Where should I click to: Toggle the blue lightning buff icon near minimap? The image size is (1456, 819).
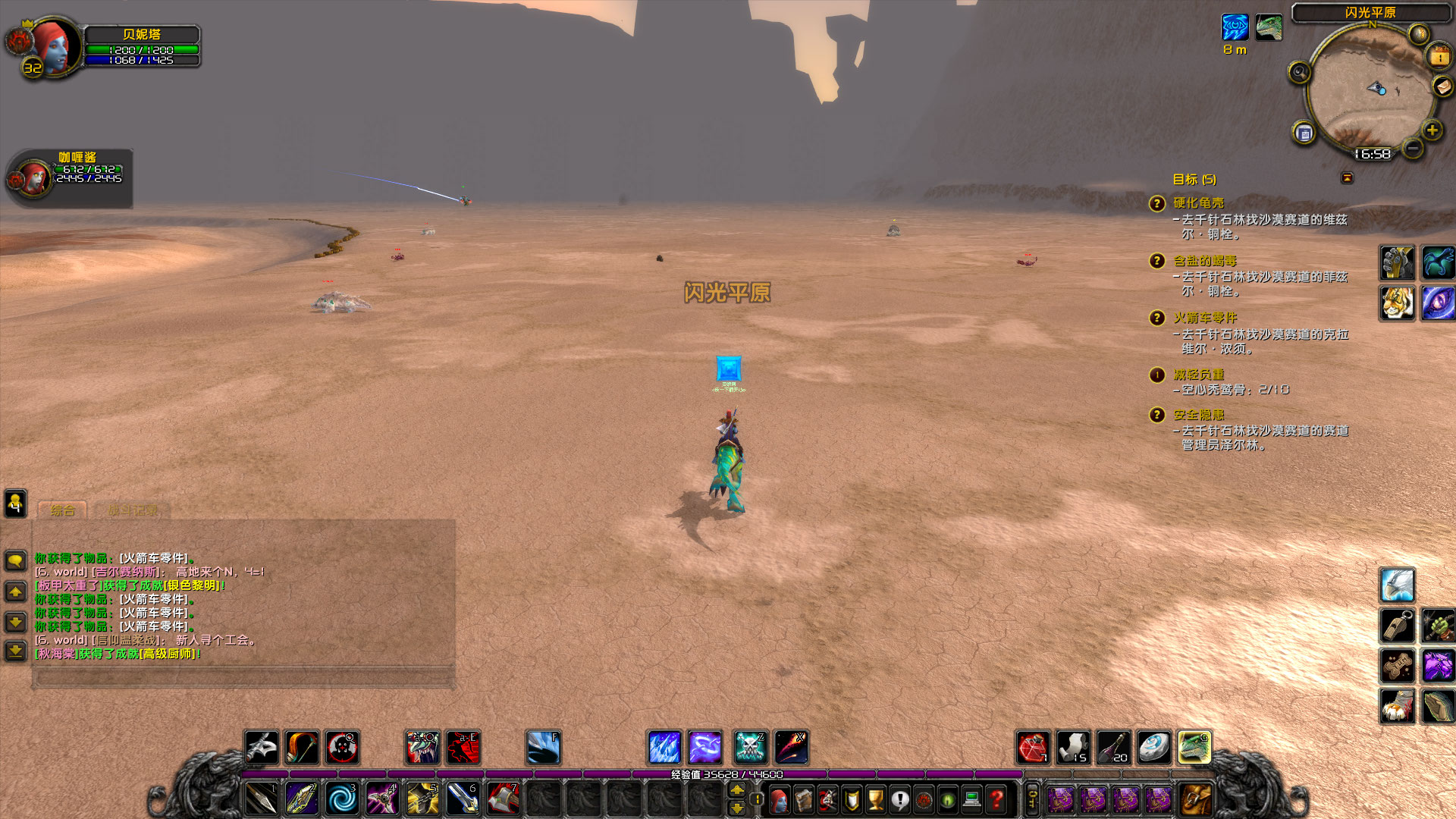[1235, 27]
